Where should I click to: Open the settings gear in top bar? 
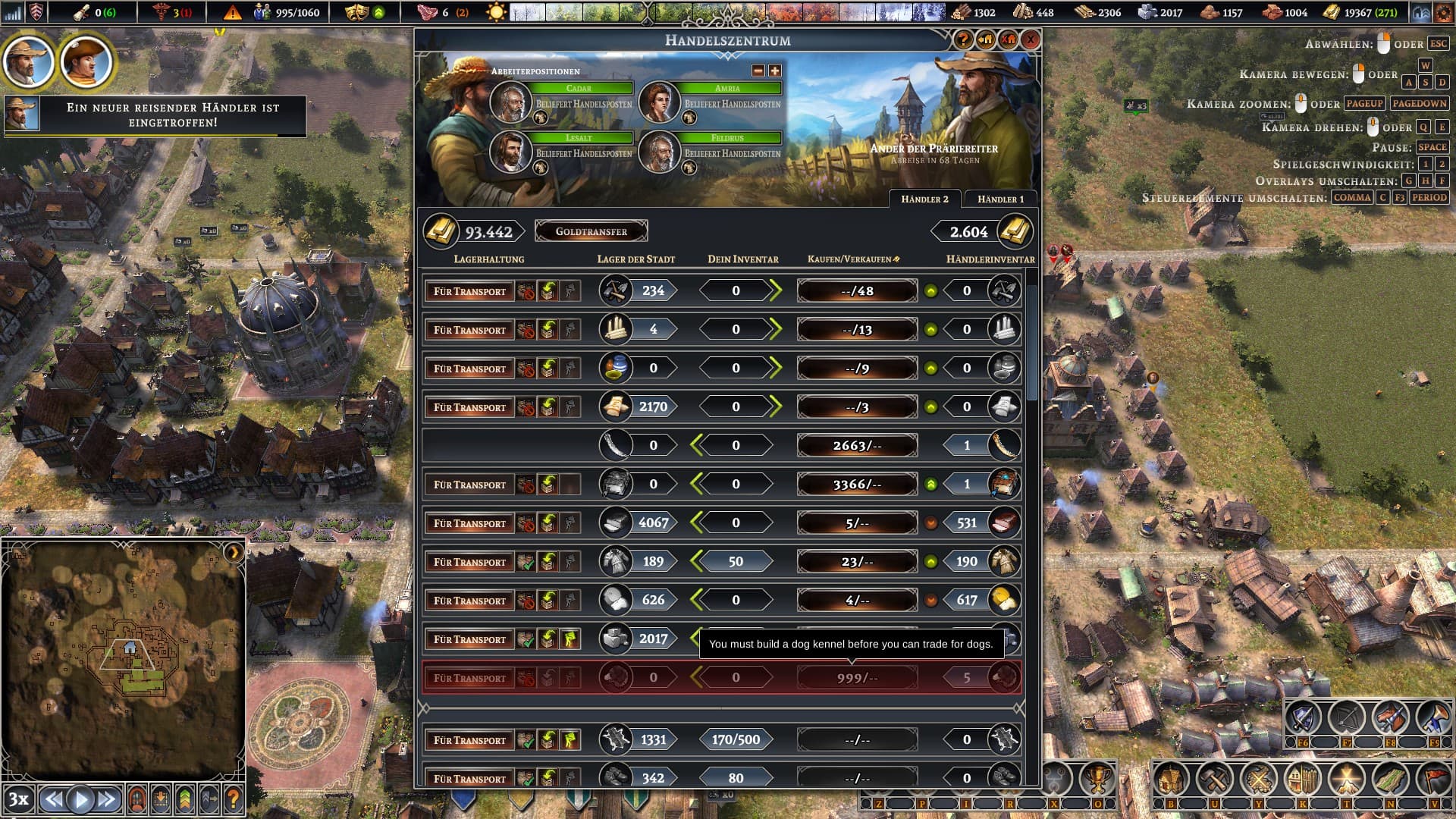pyautogui.click(x=1442, y=12)
